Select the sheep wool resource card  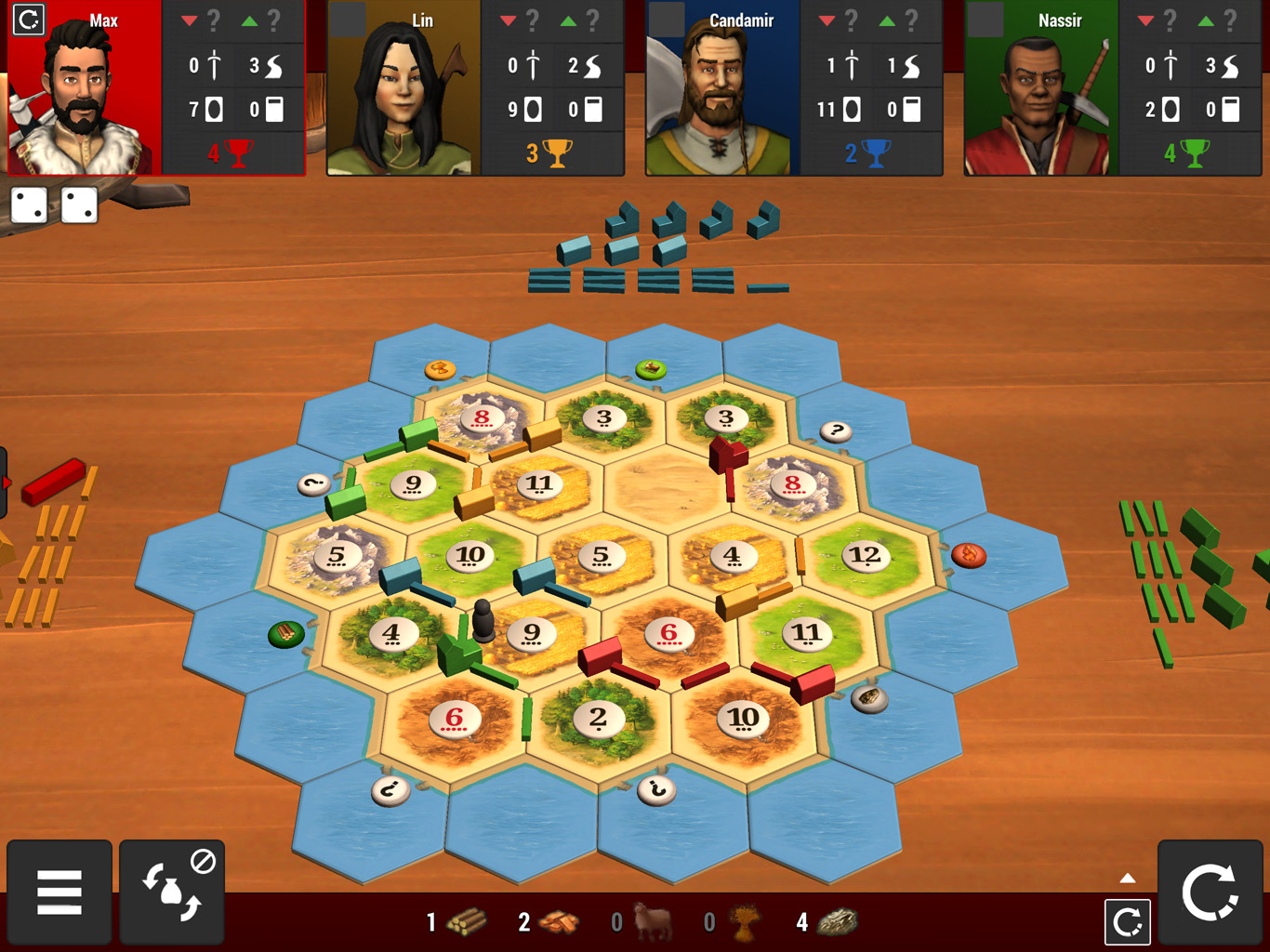(653, 921)
